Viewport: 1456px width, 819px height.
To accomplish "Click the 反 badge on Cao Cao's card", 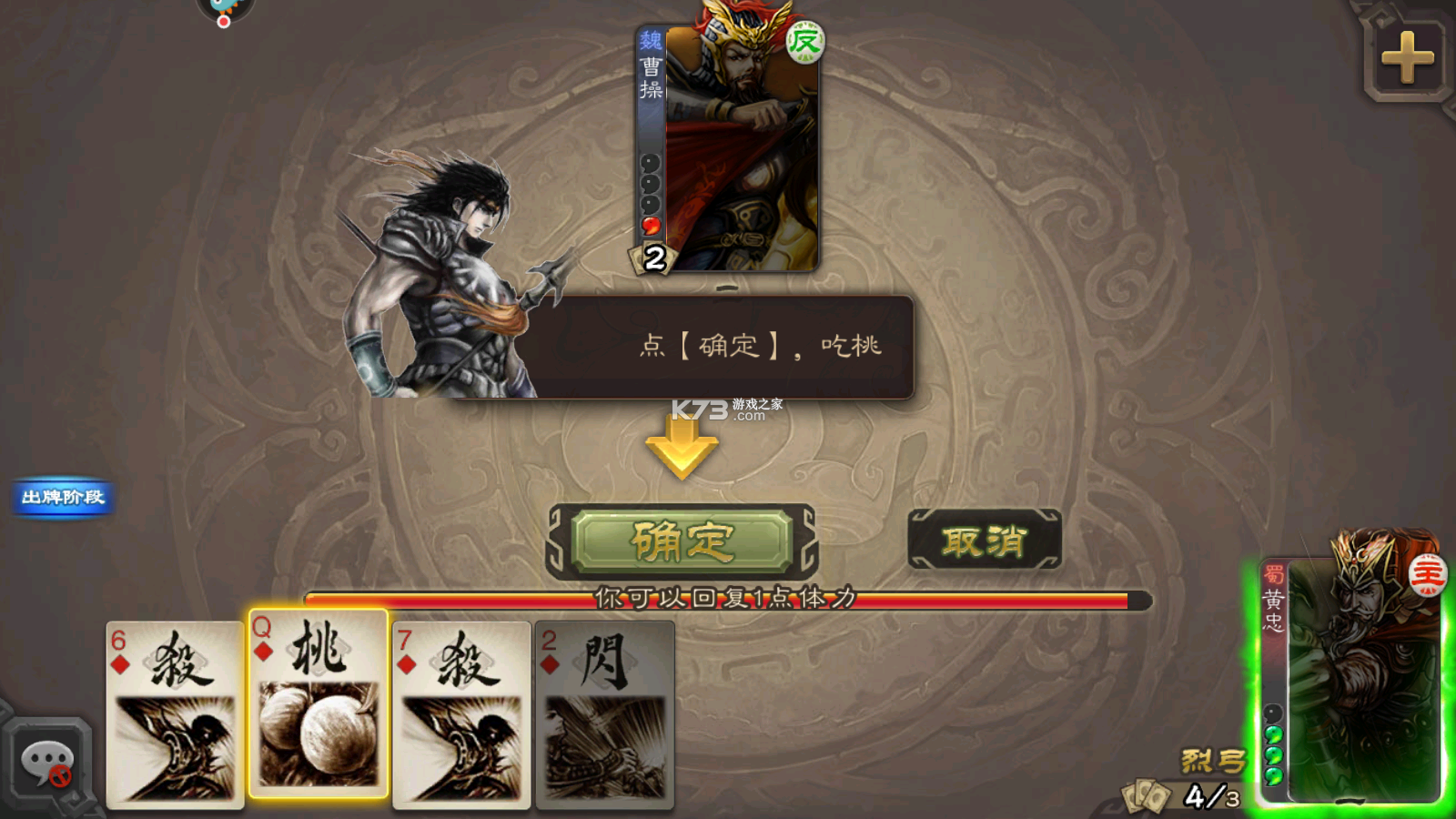I will coord(806,40).
